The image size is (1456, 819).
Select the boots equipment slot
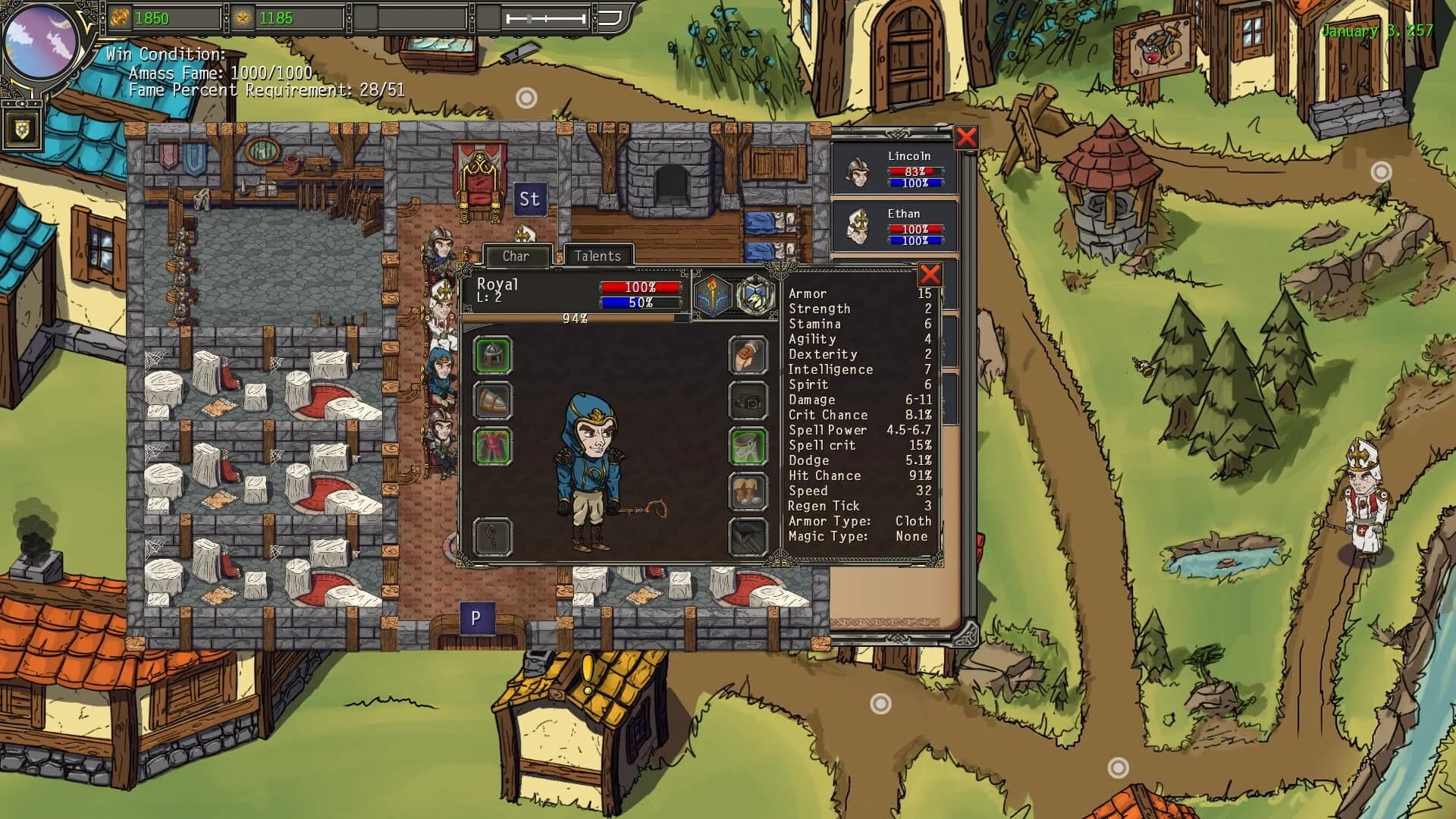[748, 491]
